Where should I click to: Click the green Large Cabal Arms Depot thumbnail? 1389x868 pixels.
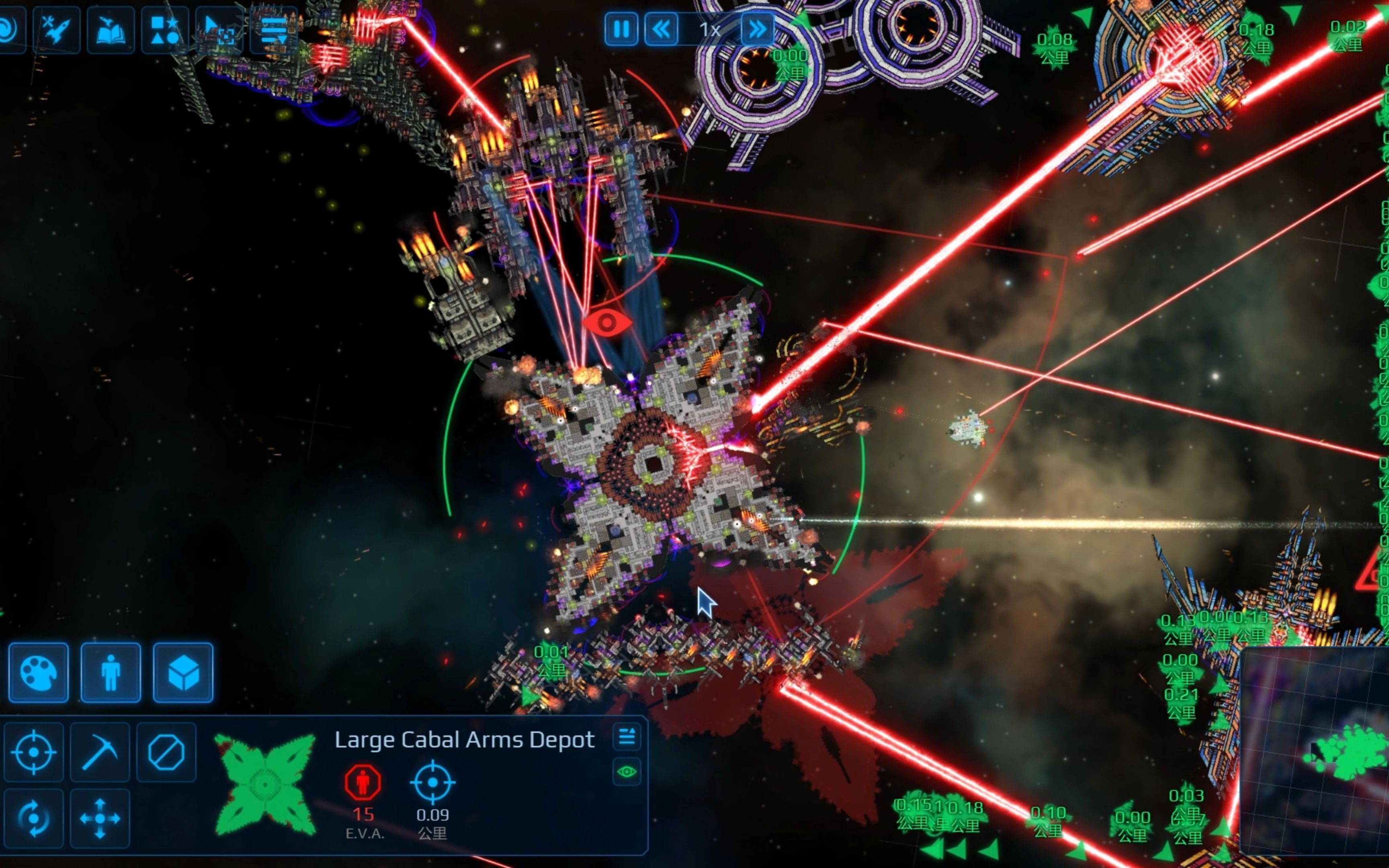[265, 785]
